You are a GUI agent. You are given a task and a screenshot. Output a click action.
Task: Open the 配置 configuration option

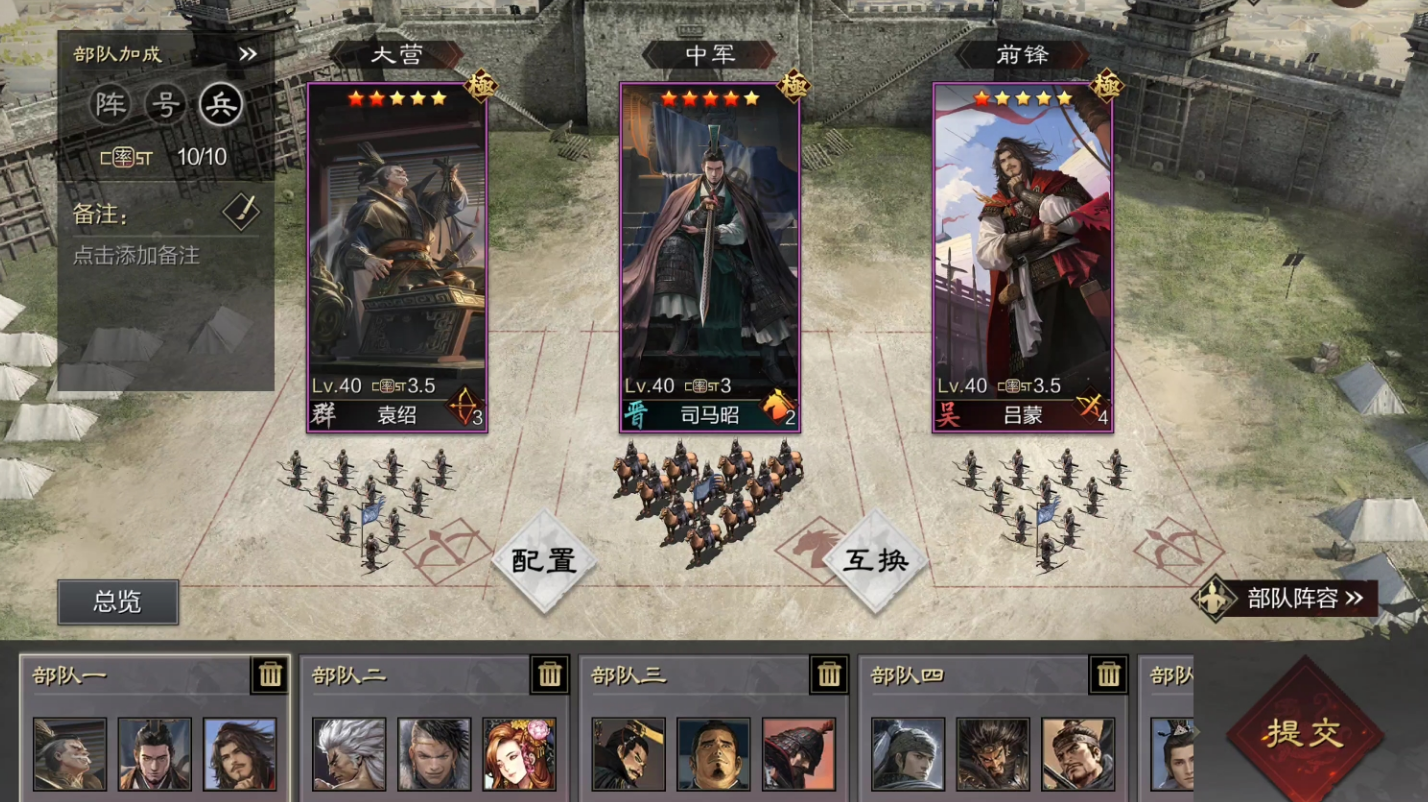(x=544, y=561)
